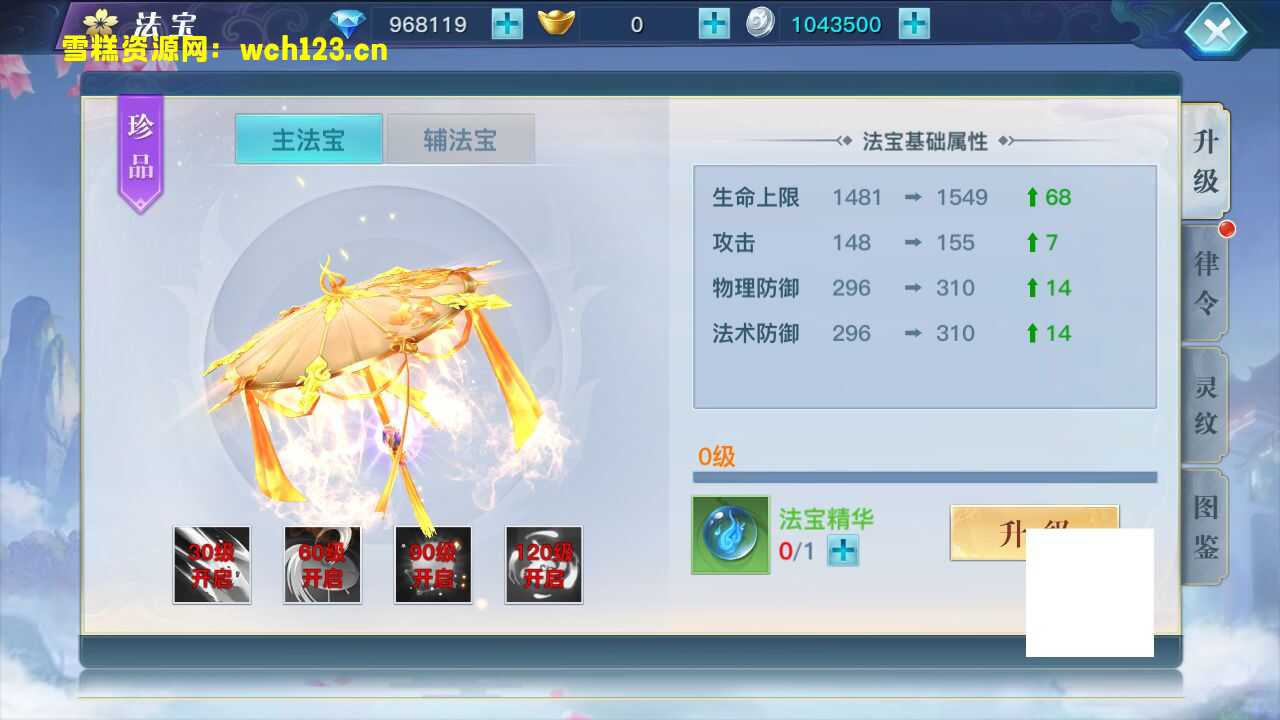This screenshot has height=720, width=1280.
Task: Open the 律令 side panel
Action: point(1206,281)
